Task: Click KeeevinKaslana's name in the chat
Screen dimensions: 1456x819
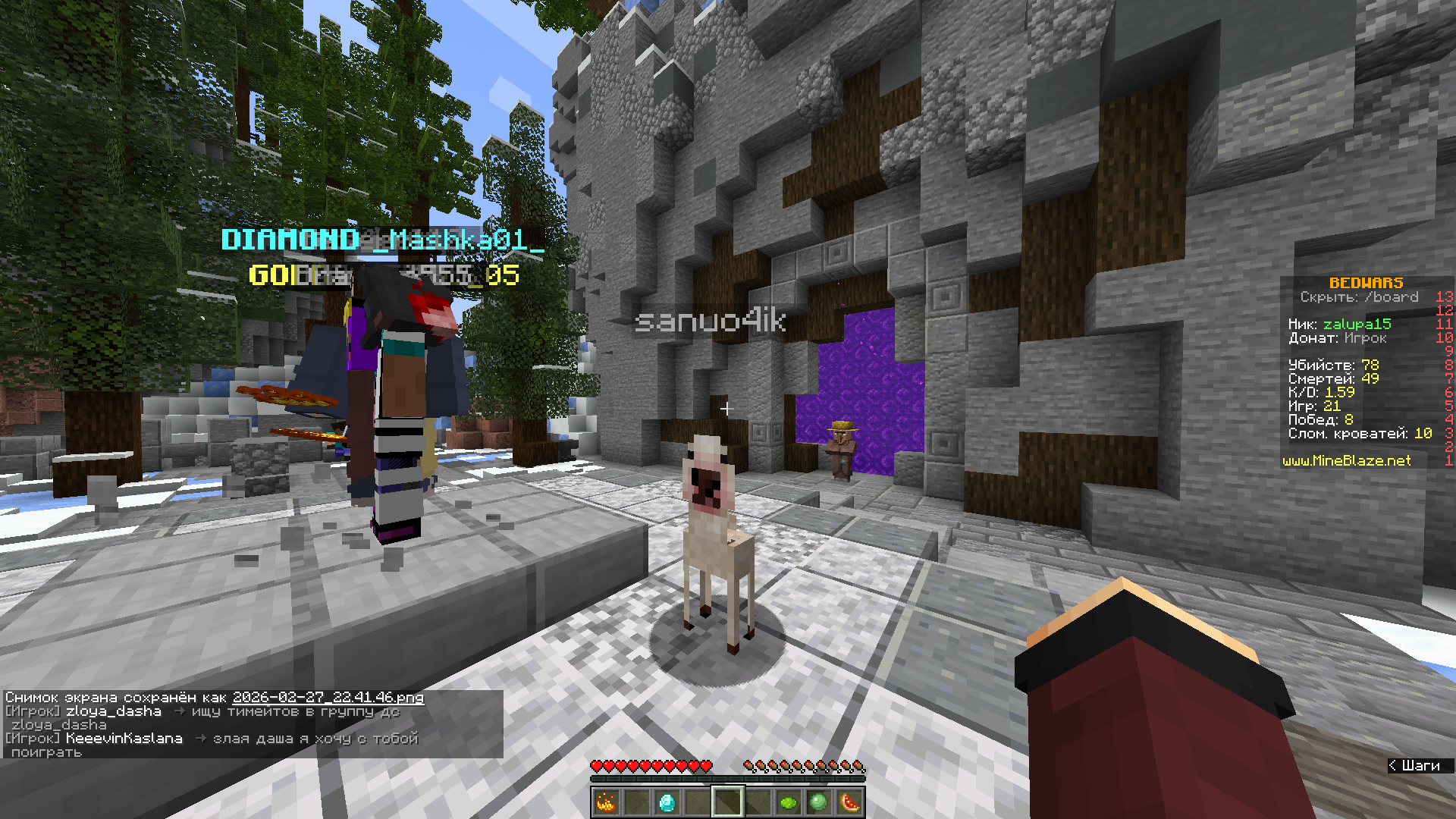Action: click(x=124, y=738)
